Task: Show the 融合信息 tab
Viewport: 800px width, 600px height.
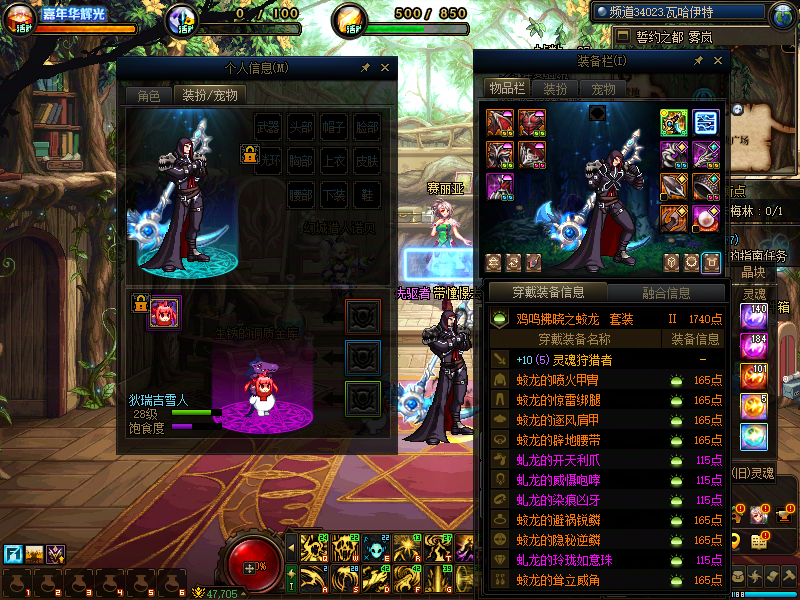Action: click(664, 293)
